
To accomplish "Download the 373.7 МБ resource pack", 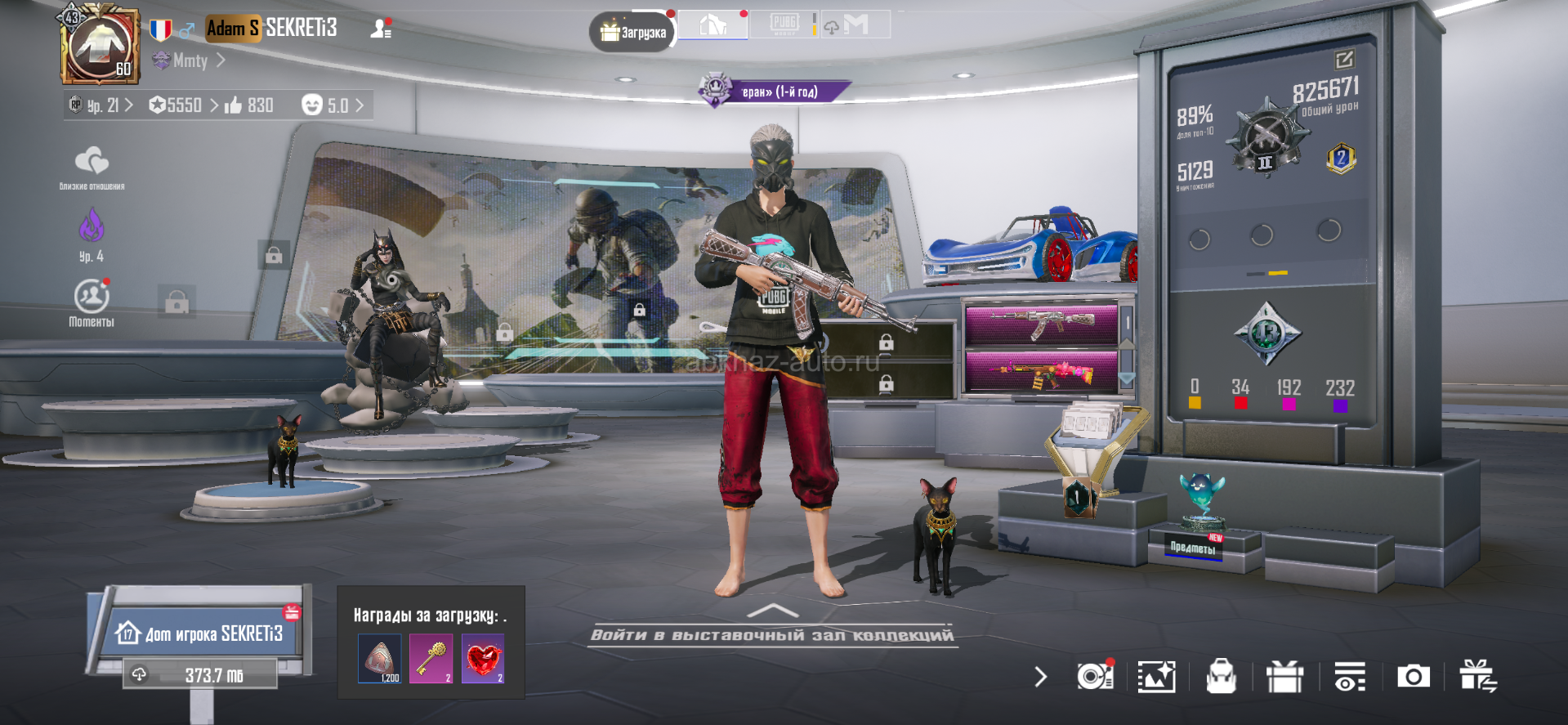I will pos(201,675).
